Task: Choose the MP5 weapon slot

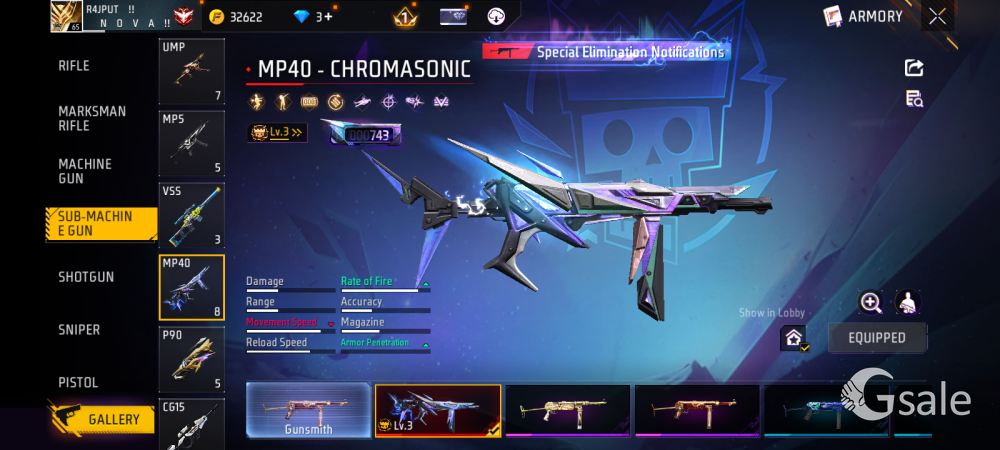Action: click(192, 143)
